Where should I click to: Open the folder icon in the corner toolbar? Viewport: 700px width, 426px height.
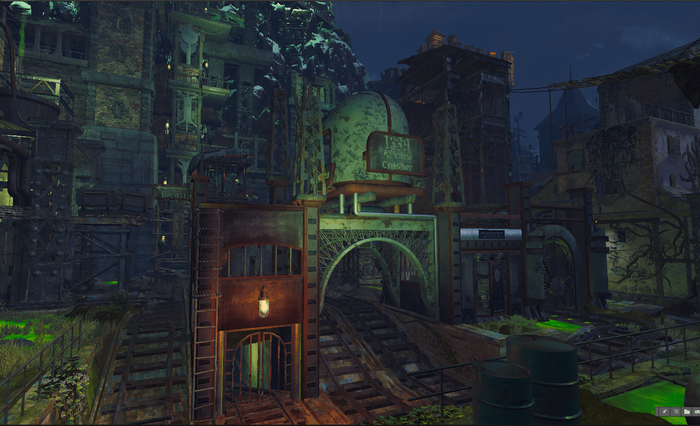[x=687, y=412]
